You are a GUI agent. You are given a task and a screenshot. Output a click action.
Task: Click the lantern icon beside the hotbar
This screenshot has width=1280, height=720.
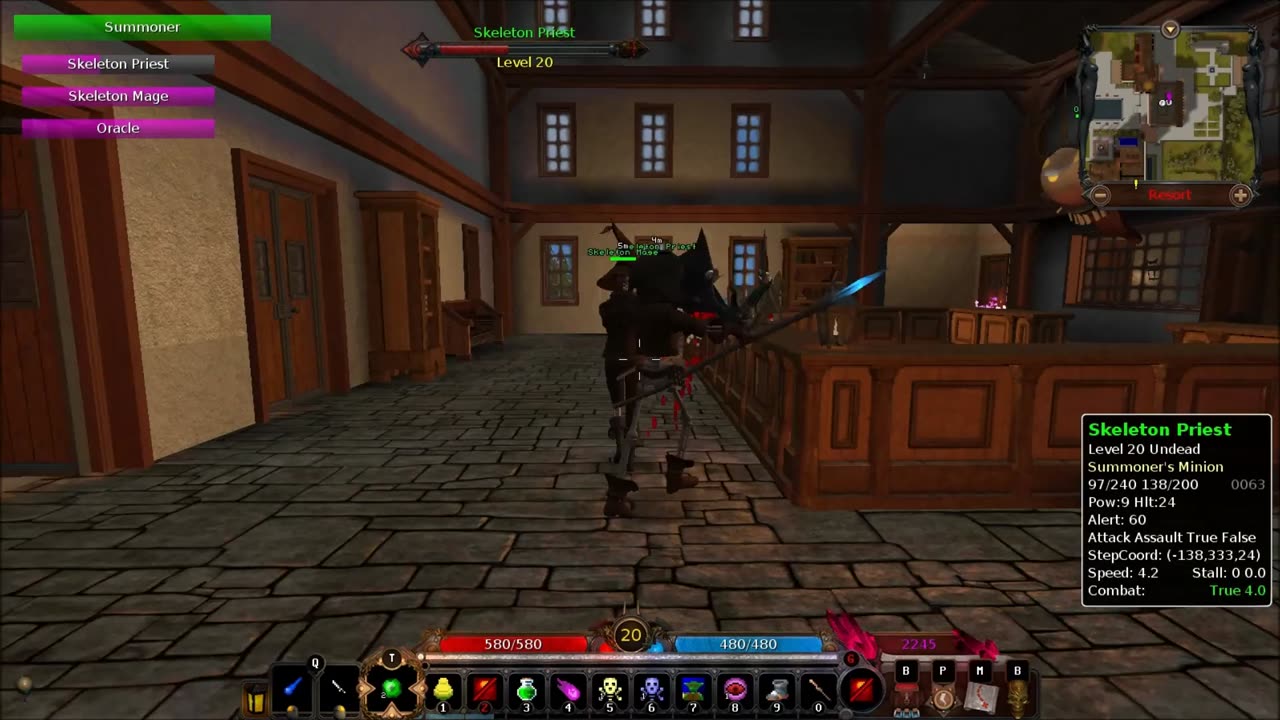(x=256, y=697)
